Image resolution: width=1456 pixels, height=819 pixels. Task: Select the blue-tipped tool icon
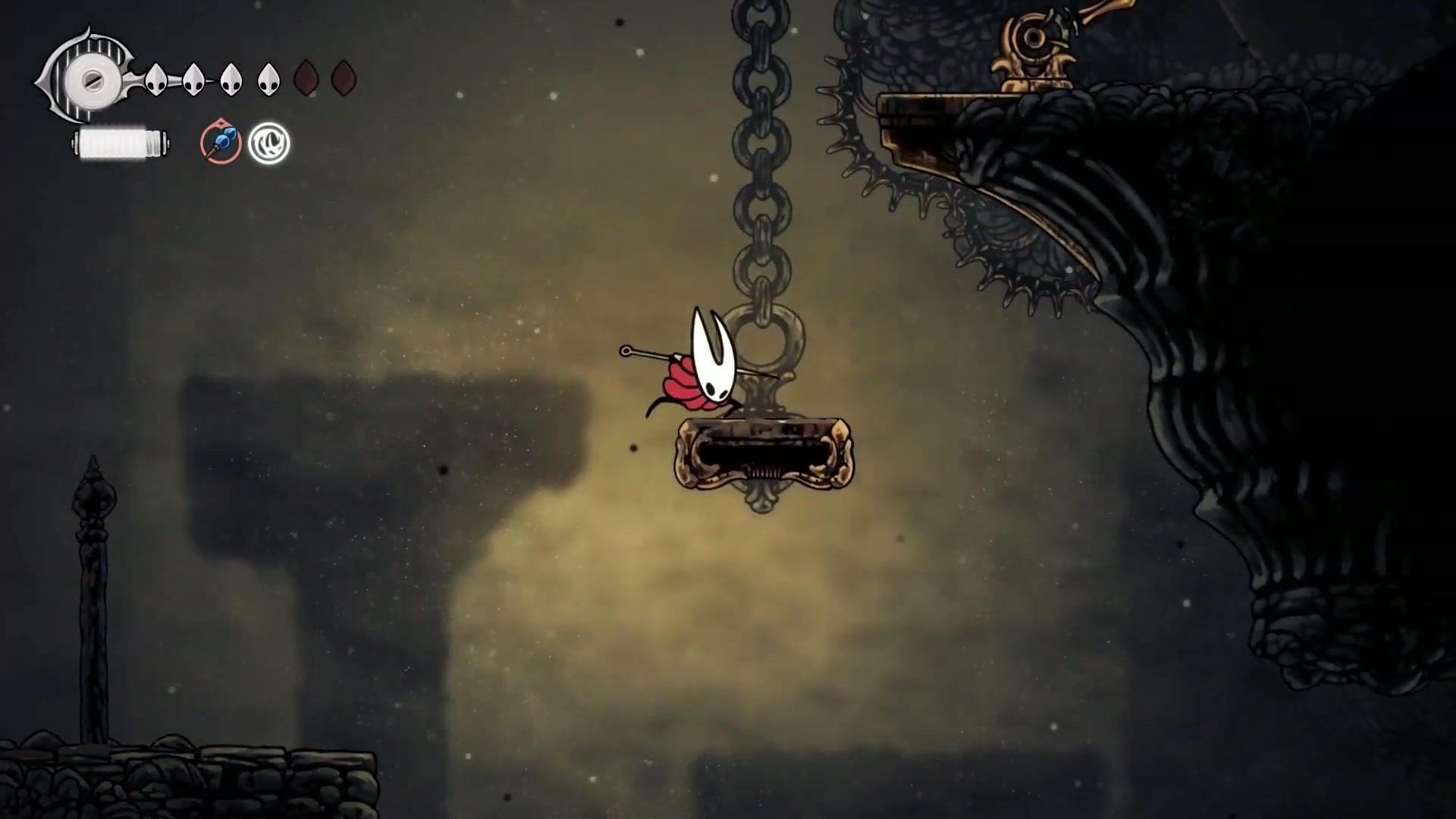pyautogui.click(x=221, y=143)
